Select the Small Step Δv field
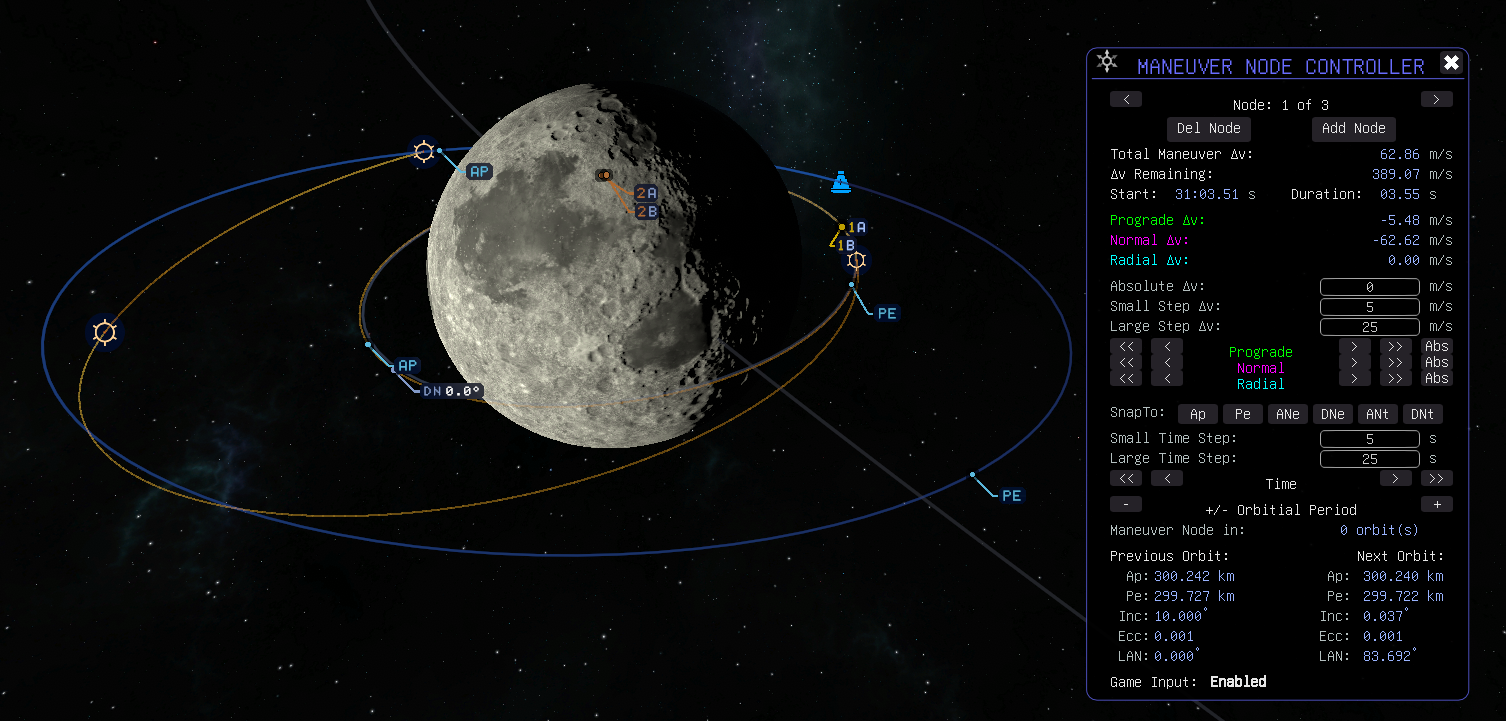The height and width of the screenshot is (721, 1506). [x=1369, y=307]
